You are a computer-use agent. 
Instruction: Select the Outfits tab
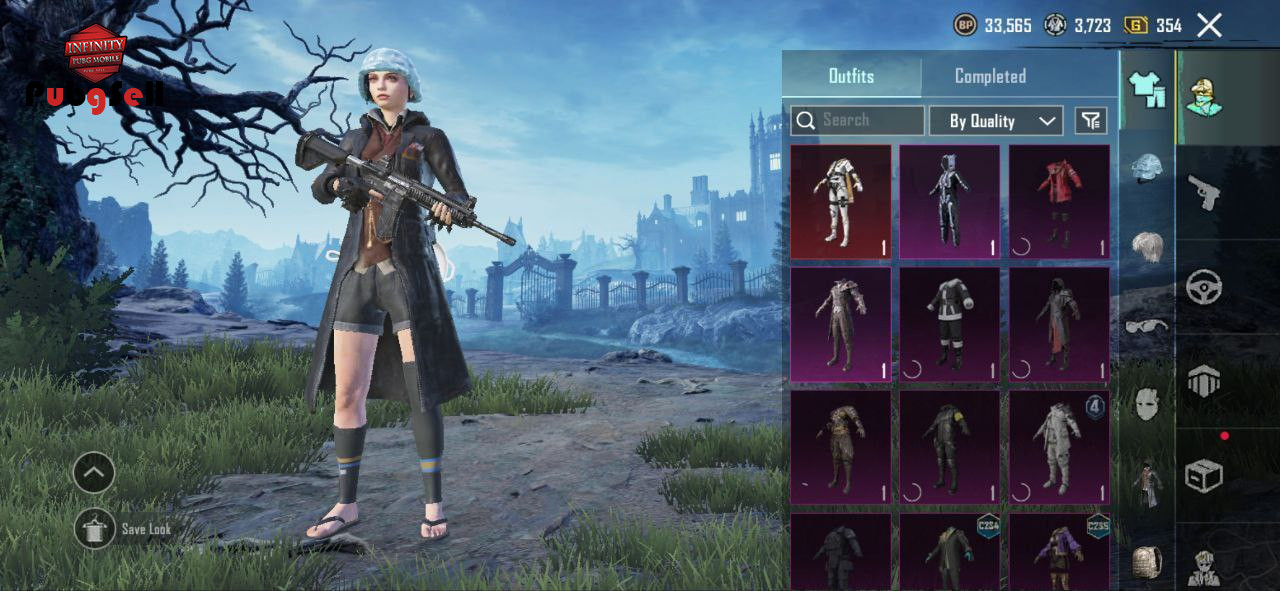[x=851, y=76]
